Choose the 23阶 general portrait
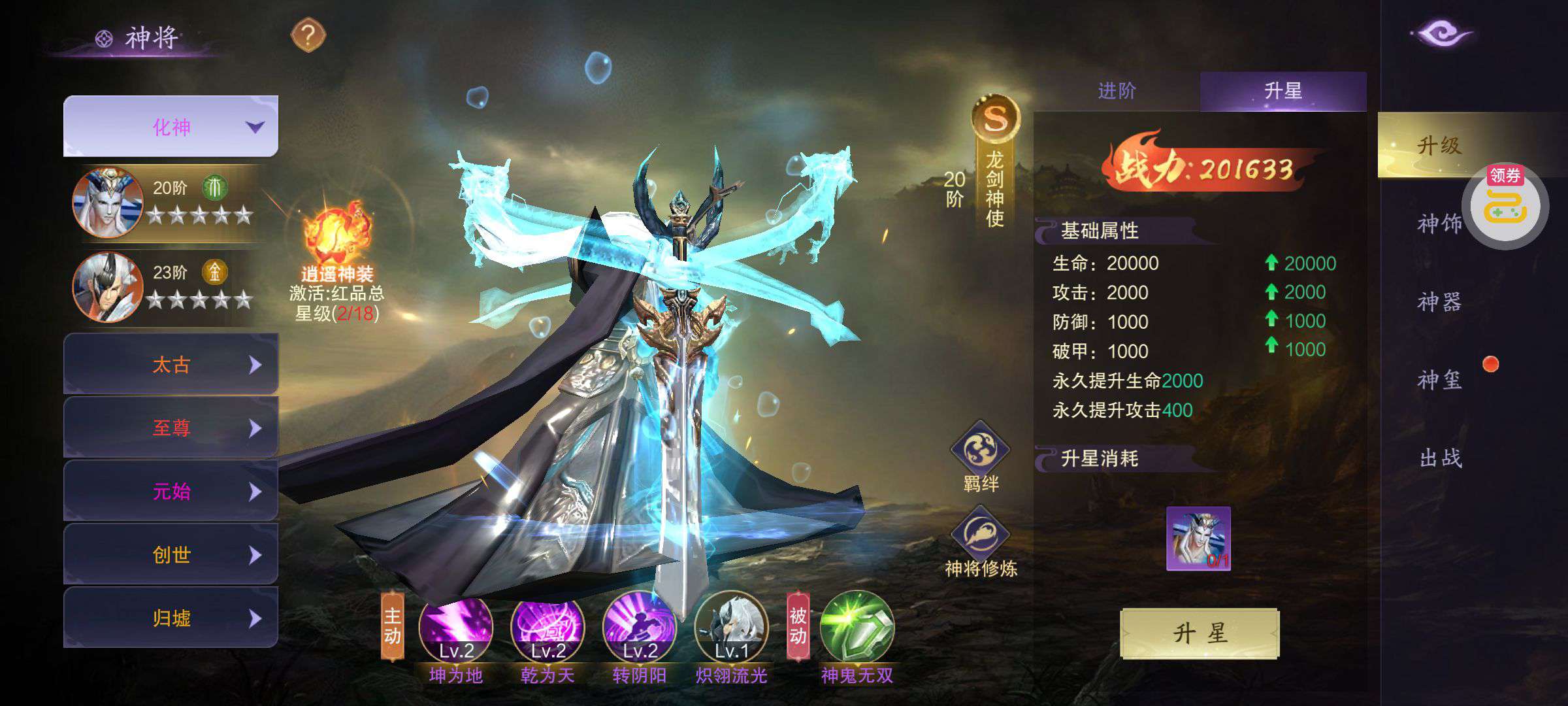1568x706 pixels. 108,287
